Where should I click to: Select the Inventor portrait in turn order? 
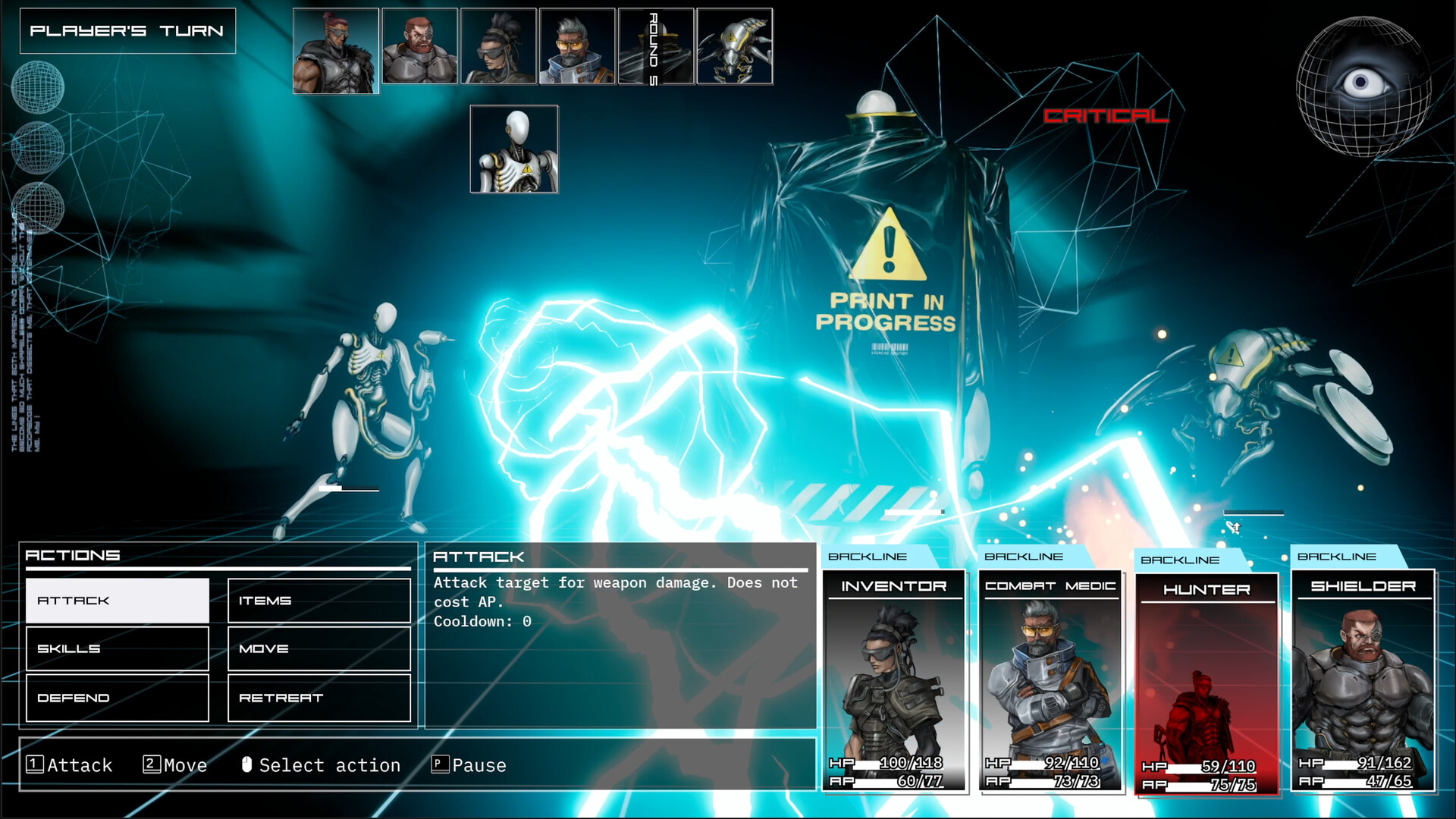(x=499, y=46)
